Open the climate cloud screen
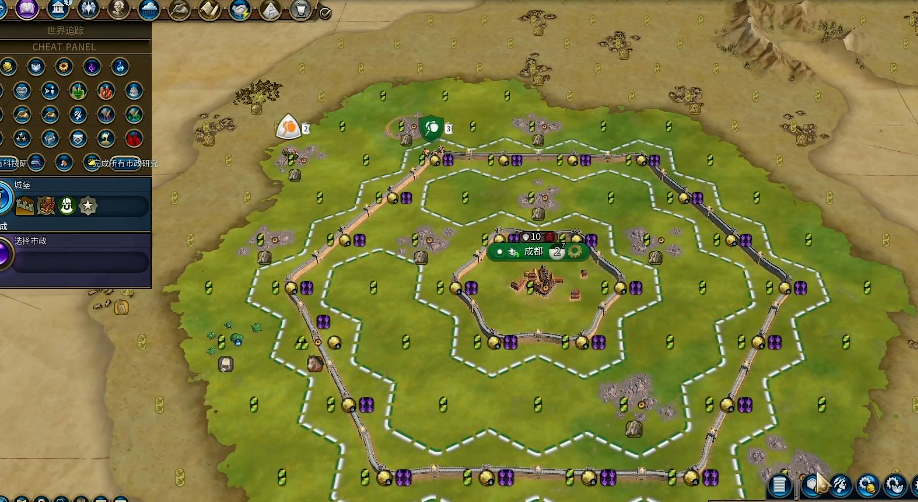 click(x=150, y=10)
